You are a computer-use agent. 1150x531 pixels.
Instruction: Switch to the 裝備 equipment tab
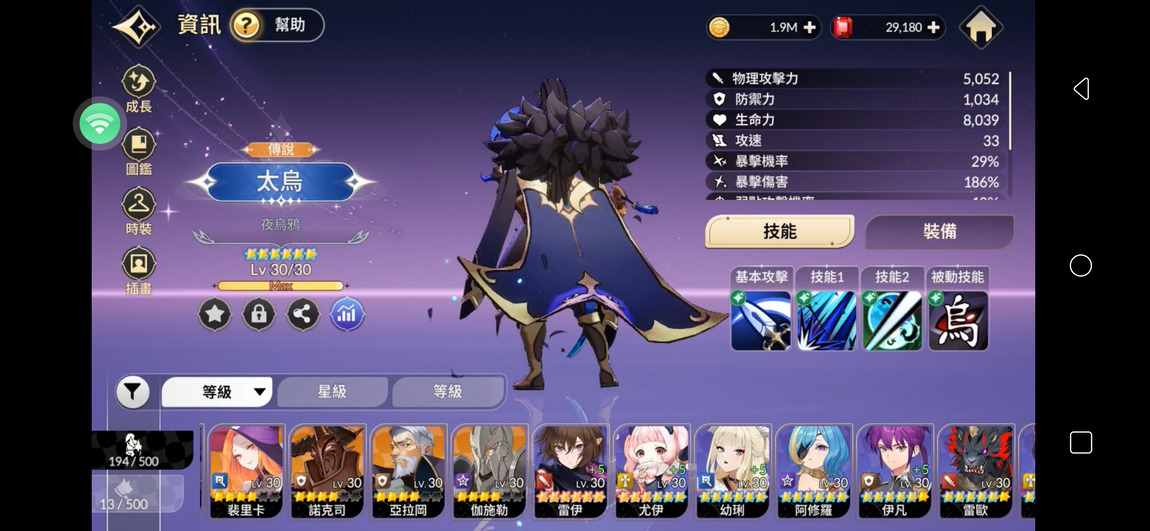[x=939, y=231]
